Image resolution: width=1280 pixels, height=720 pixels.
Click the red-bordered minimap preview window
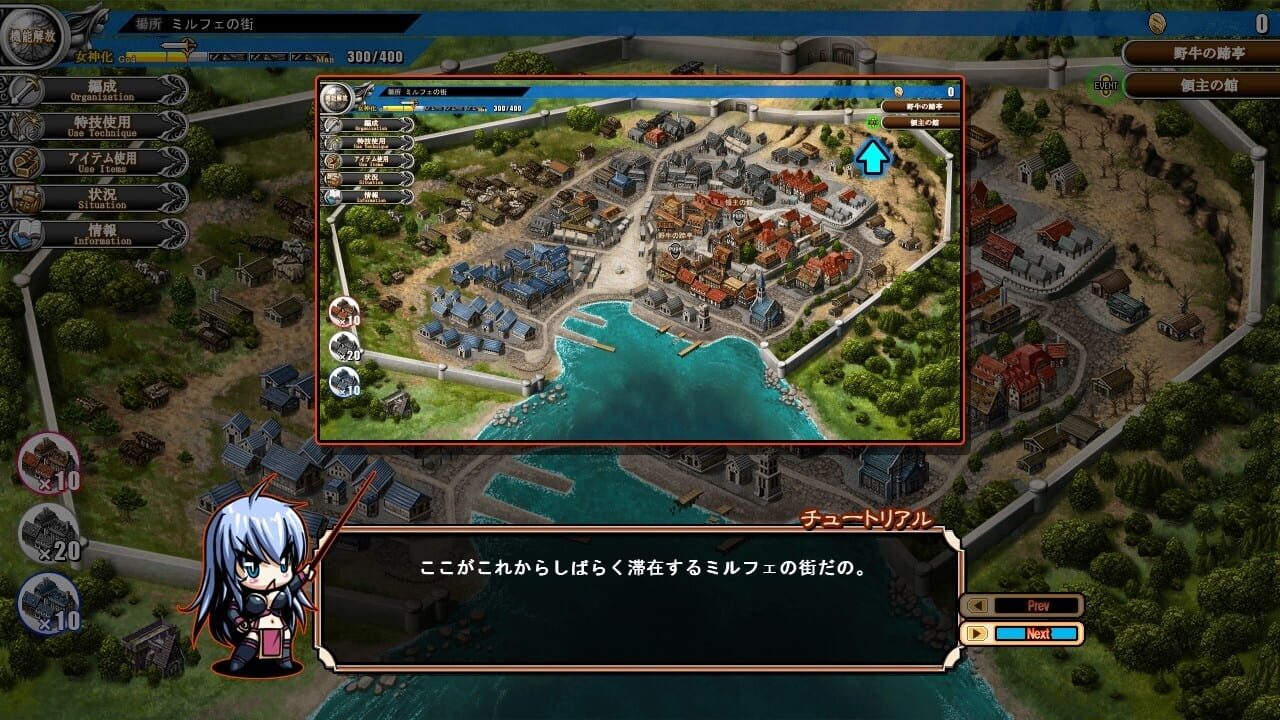pyautogui.click(x=640, y=260)
